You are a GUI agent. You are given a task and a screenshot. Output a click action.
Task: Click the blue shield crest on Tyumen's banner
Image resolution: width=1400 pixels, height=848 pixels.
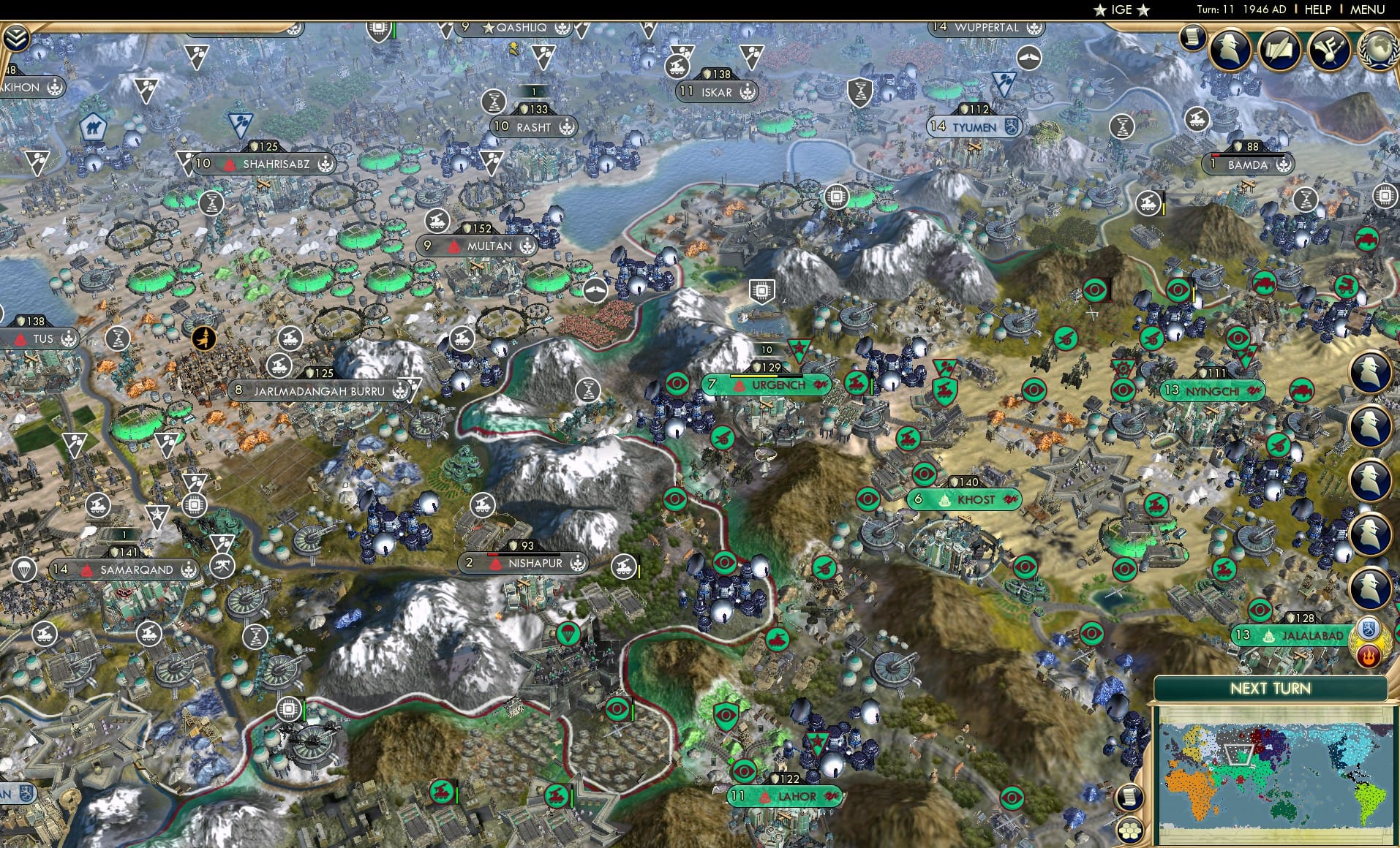pyautogui.click(x=1011, y=127)
